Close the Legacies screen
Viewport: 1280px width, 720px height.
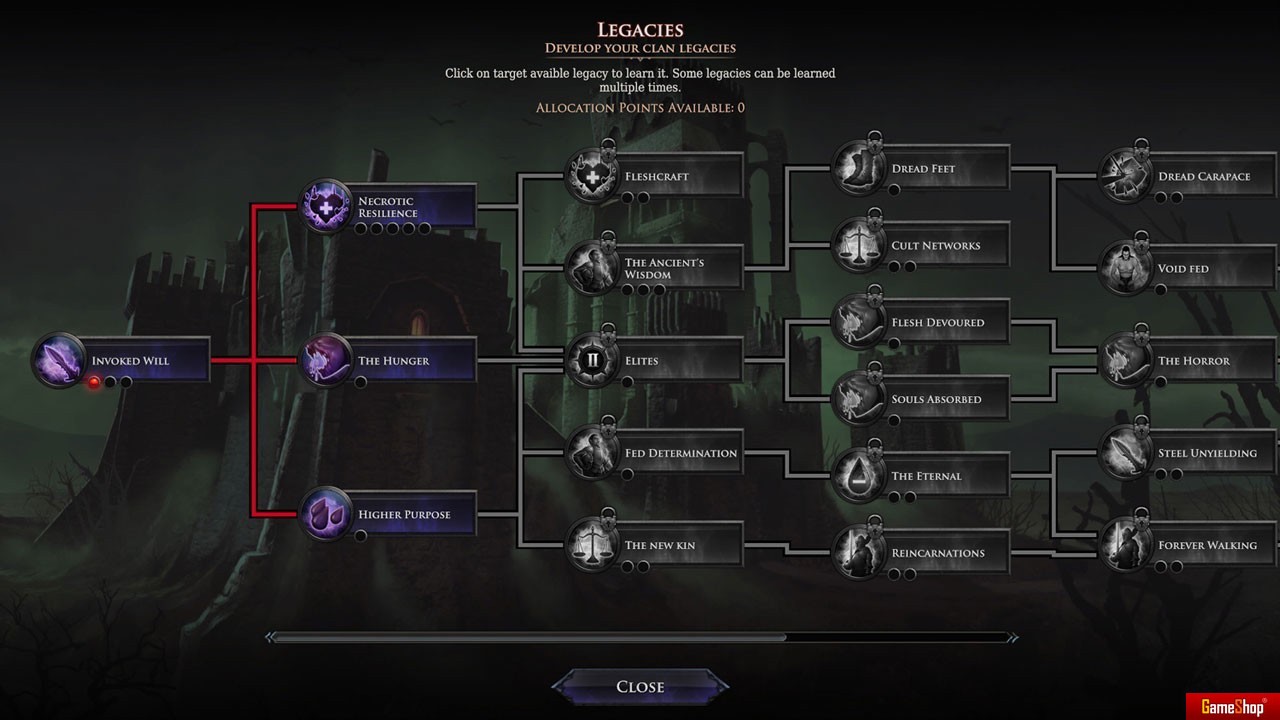point(640,687)
